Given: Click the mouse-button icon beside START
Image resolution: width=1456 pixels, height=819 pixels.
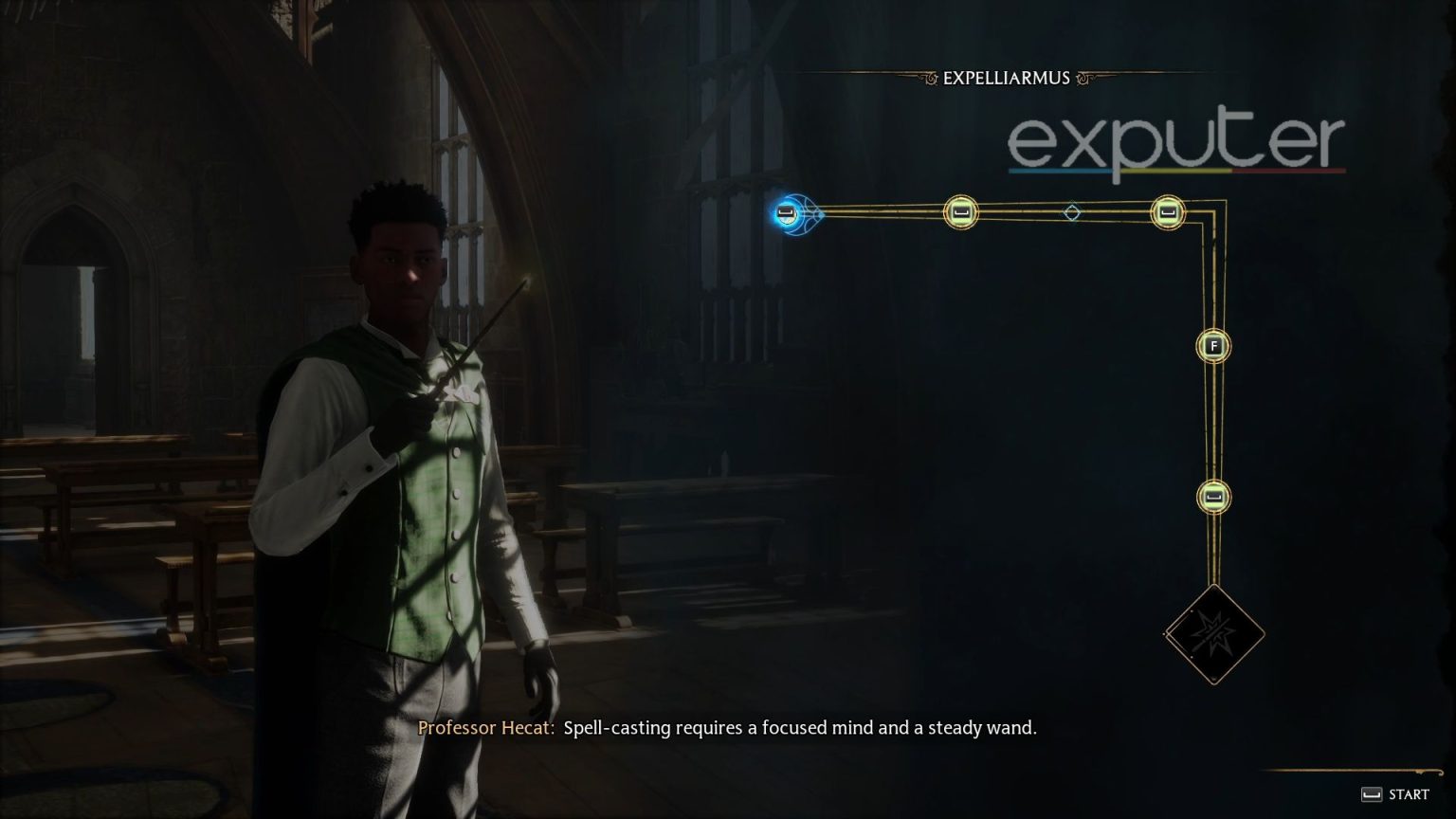Looking at the screenshot, I should [x=1372, y=794].
